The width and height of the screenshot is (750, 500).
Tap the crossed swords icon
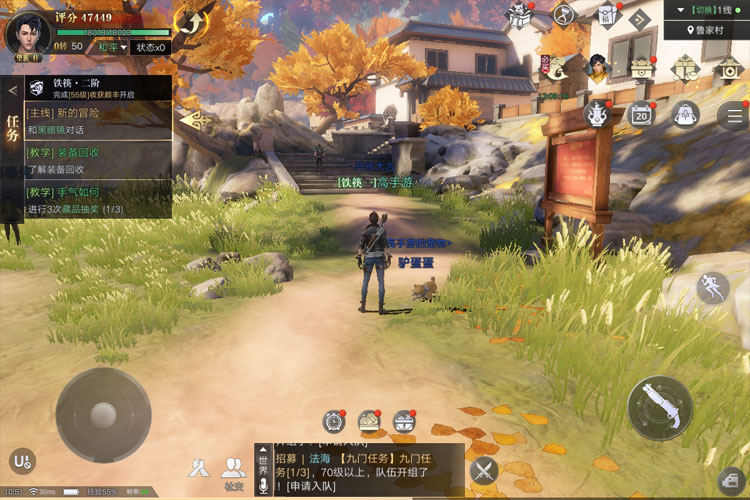[x=484, y=469]
